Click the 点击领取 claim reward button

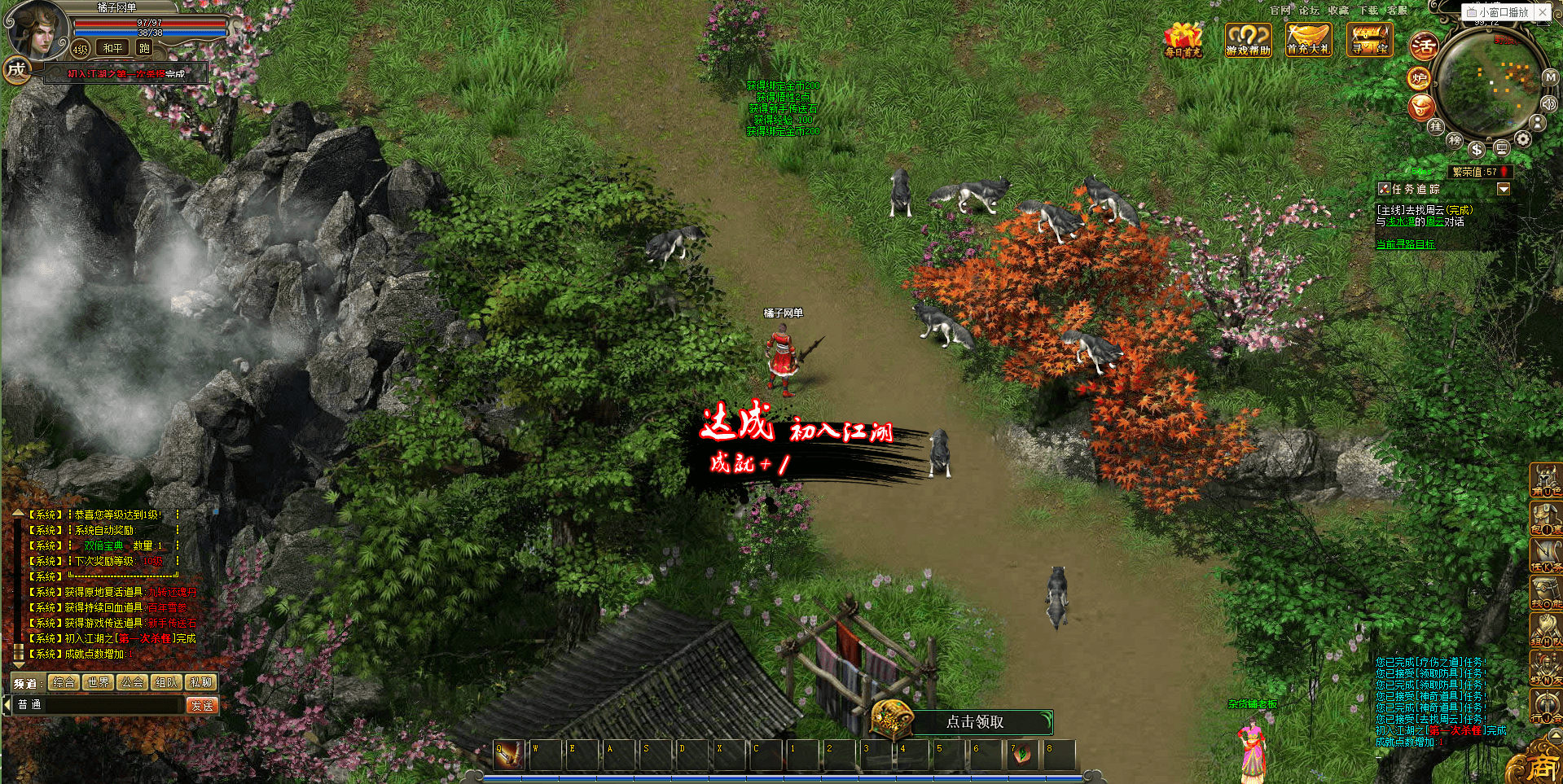pos(974,721)
